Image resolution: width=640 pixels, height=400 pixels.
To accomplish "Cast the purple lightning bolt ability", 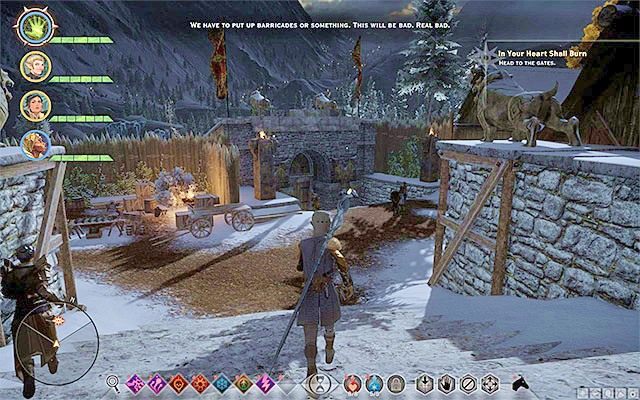I will point(265,382).
